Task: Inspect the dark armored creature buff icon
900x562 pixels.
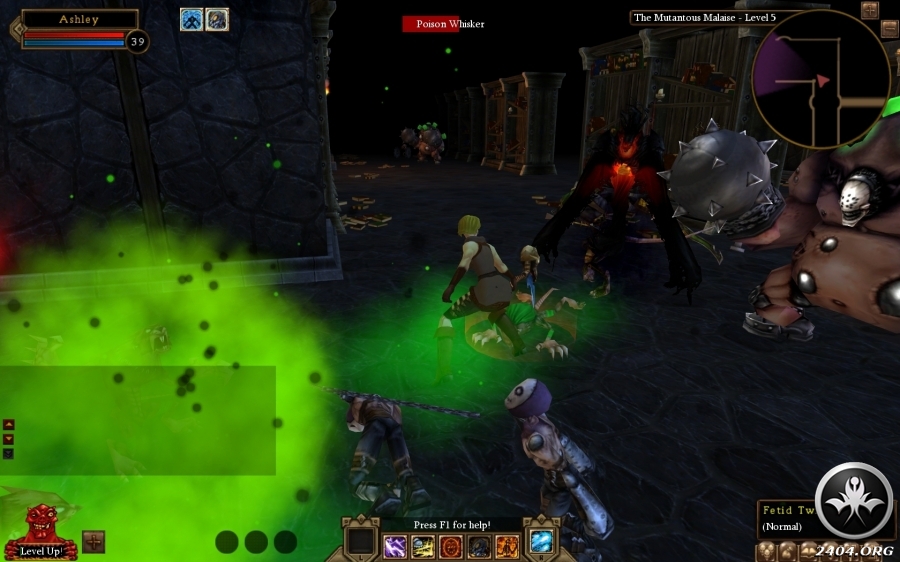Action: 217,19
